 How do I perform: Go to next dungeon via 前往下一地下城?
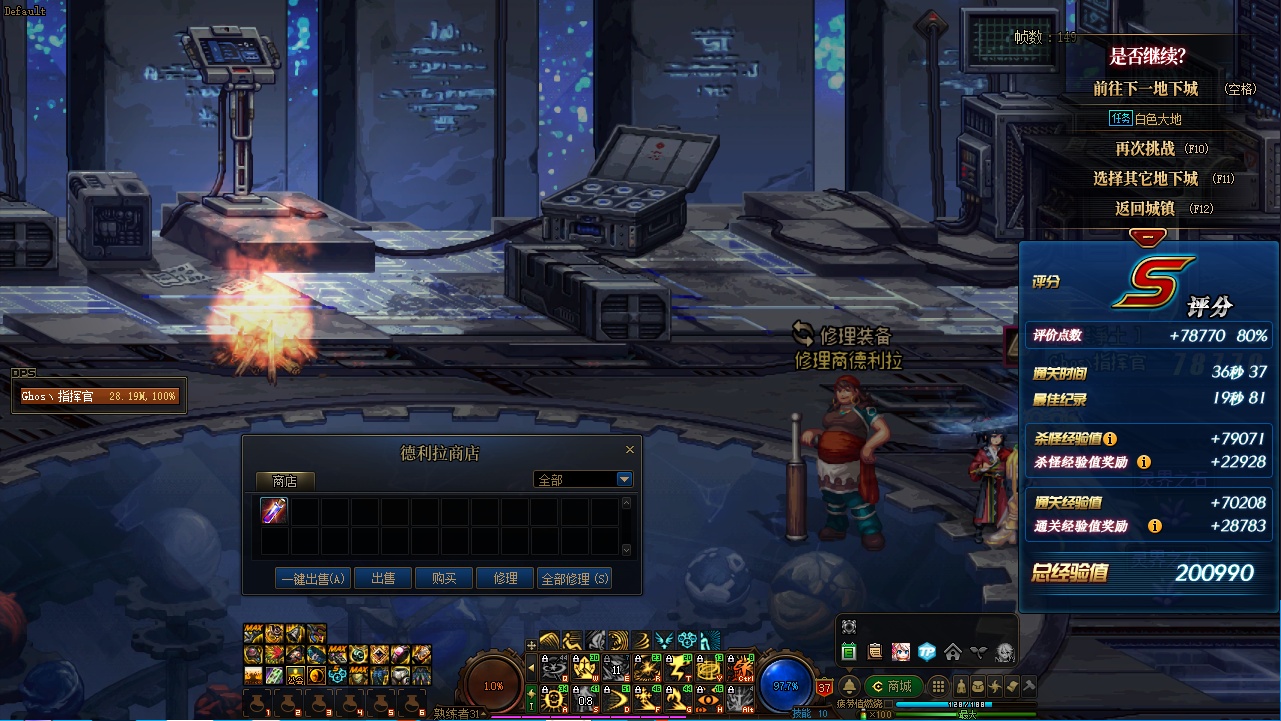pos(1145,89)
